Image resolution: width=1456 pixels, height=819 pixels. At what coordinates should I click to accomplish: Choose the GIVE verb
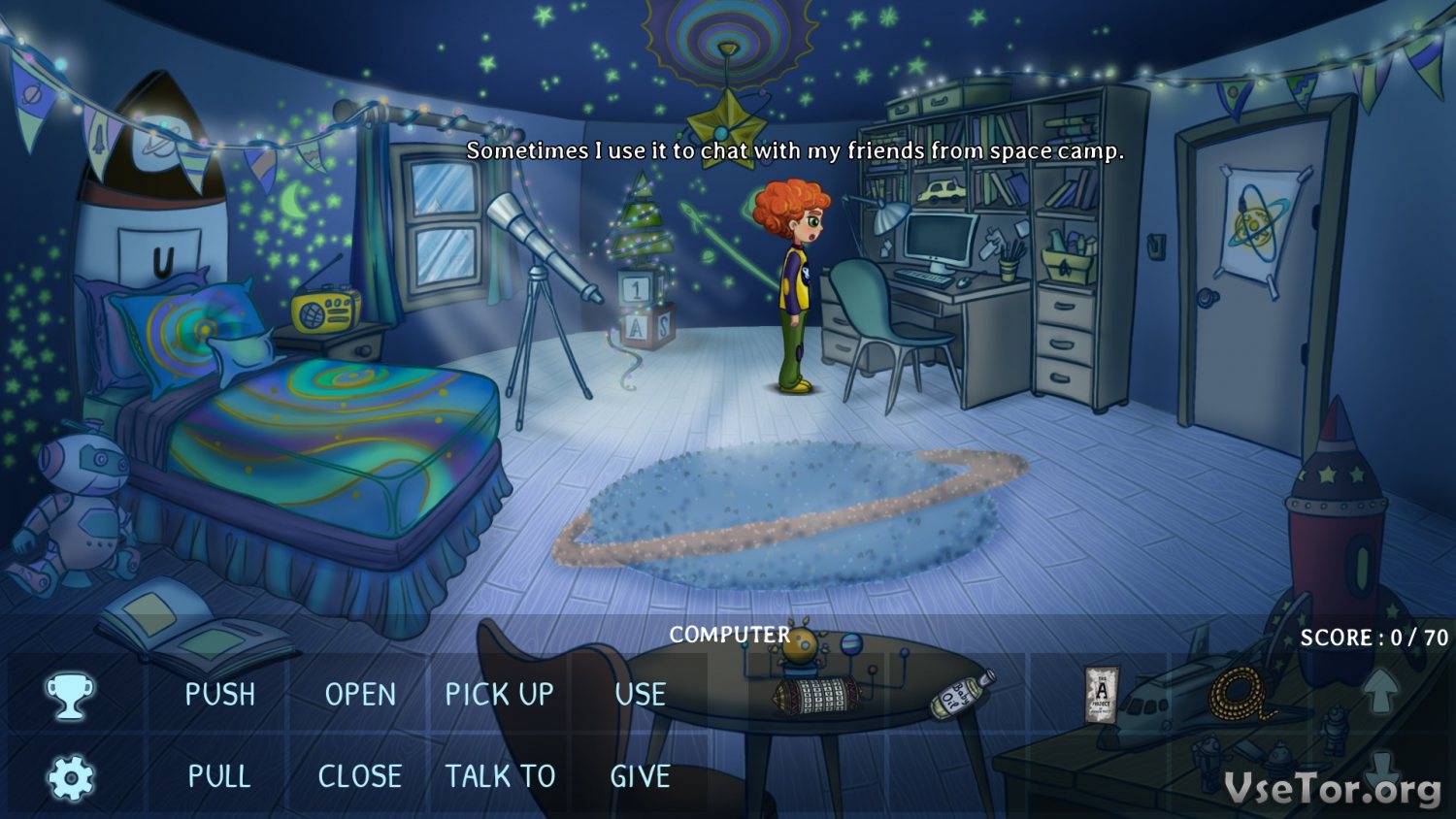(640, 776)
